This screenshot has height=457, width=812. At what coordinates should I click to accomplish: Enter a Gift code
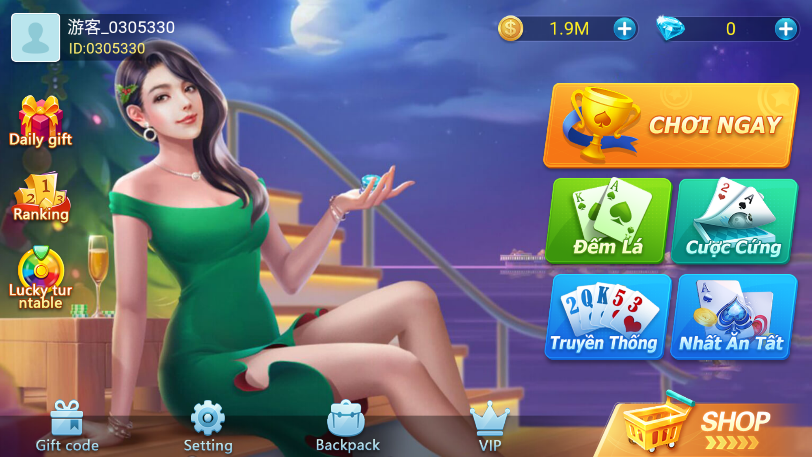[x=67, y=426]
